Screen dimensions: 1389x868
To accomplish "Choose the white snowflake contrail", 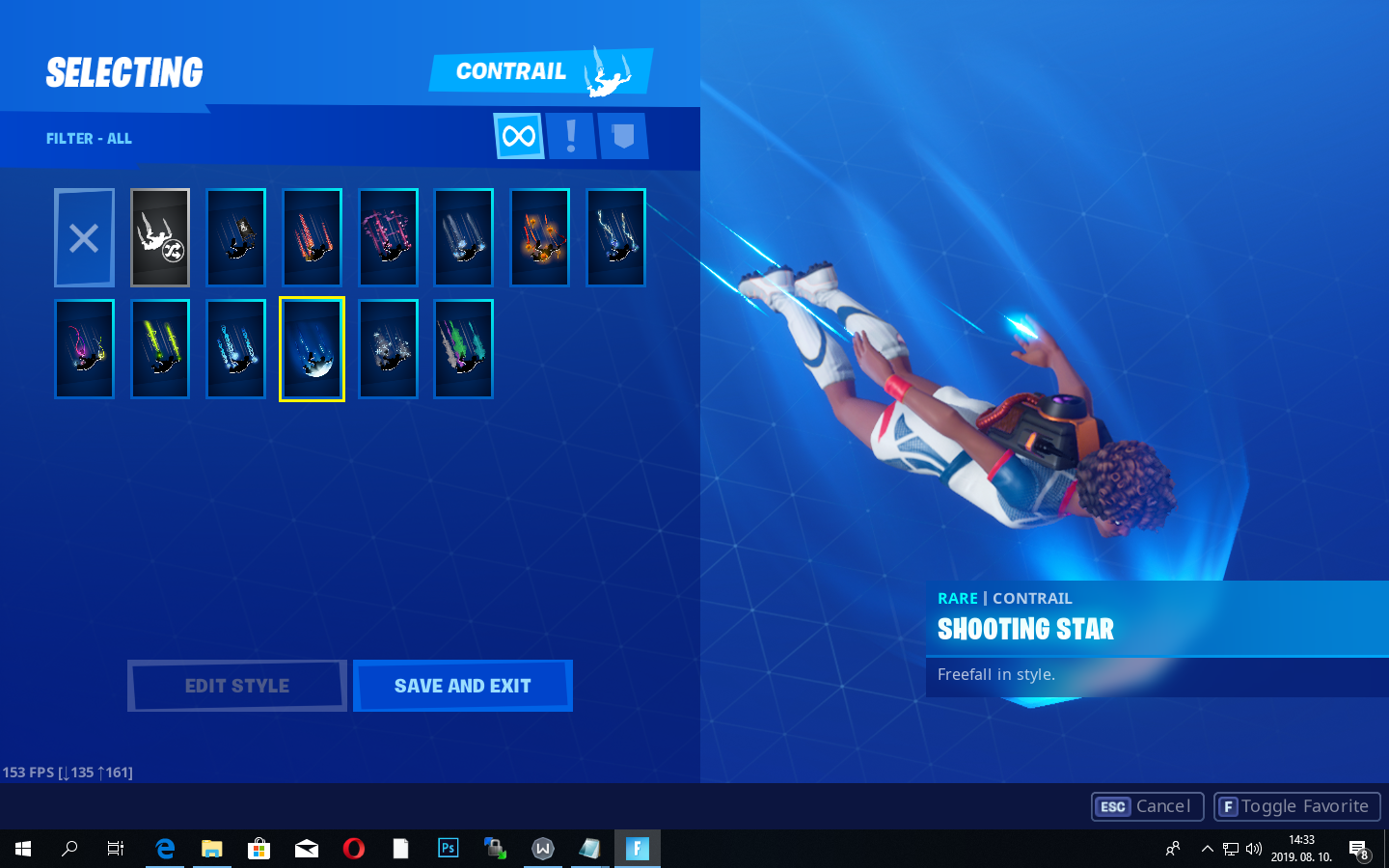I will [x=388, y=348].
